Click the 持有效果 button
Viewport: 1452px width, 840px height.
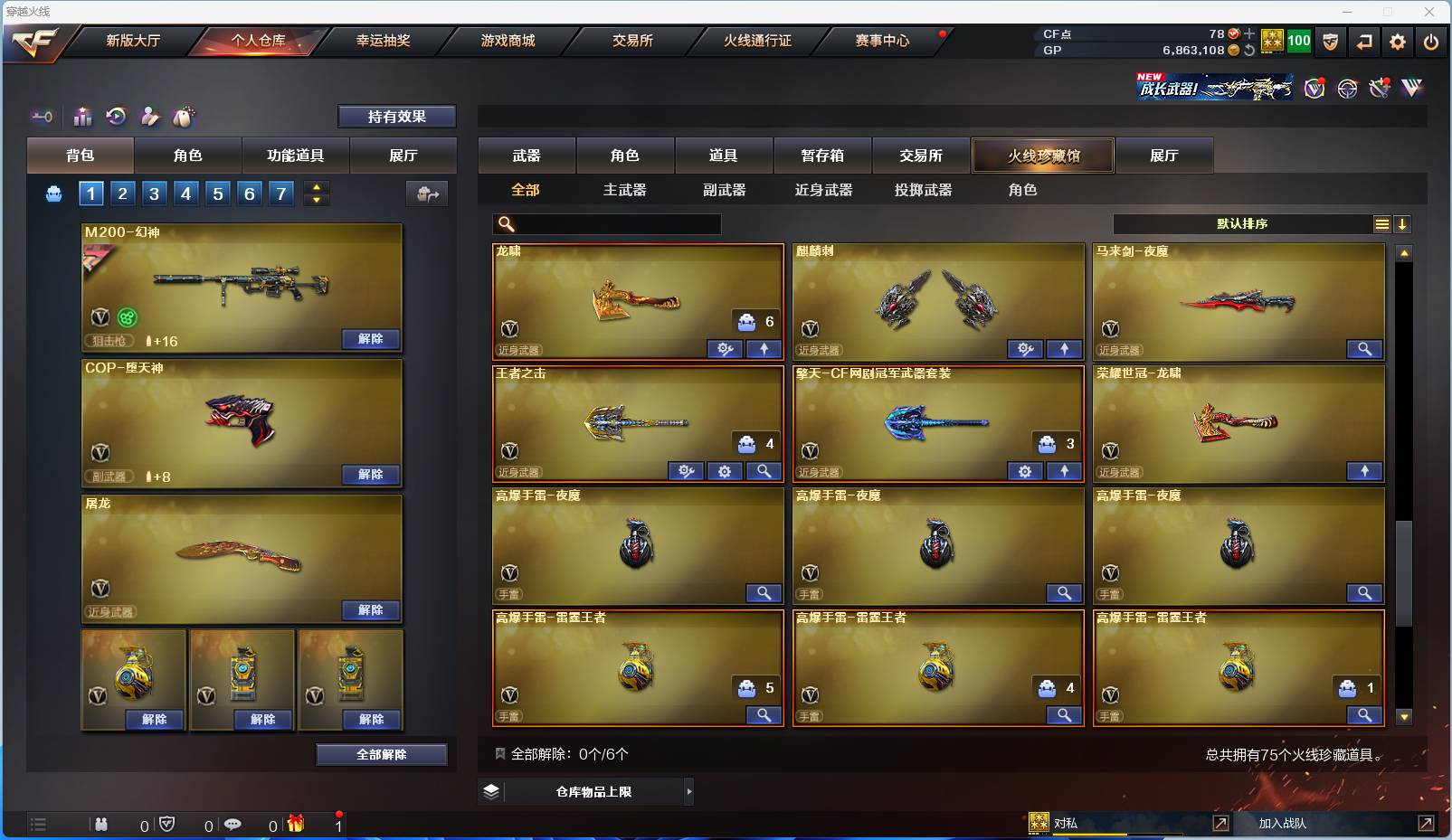(397, 116)
